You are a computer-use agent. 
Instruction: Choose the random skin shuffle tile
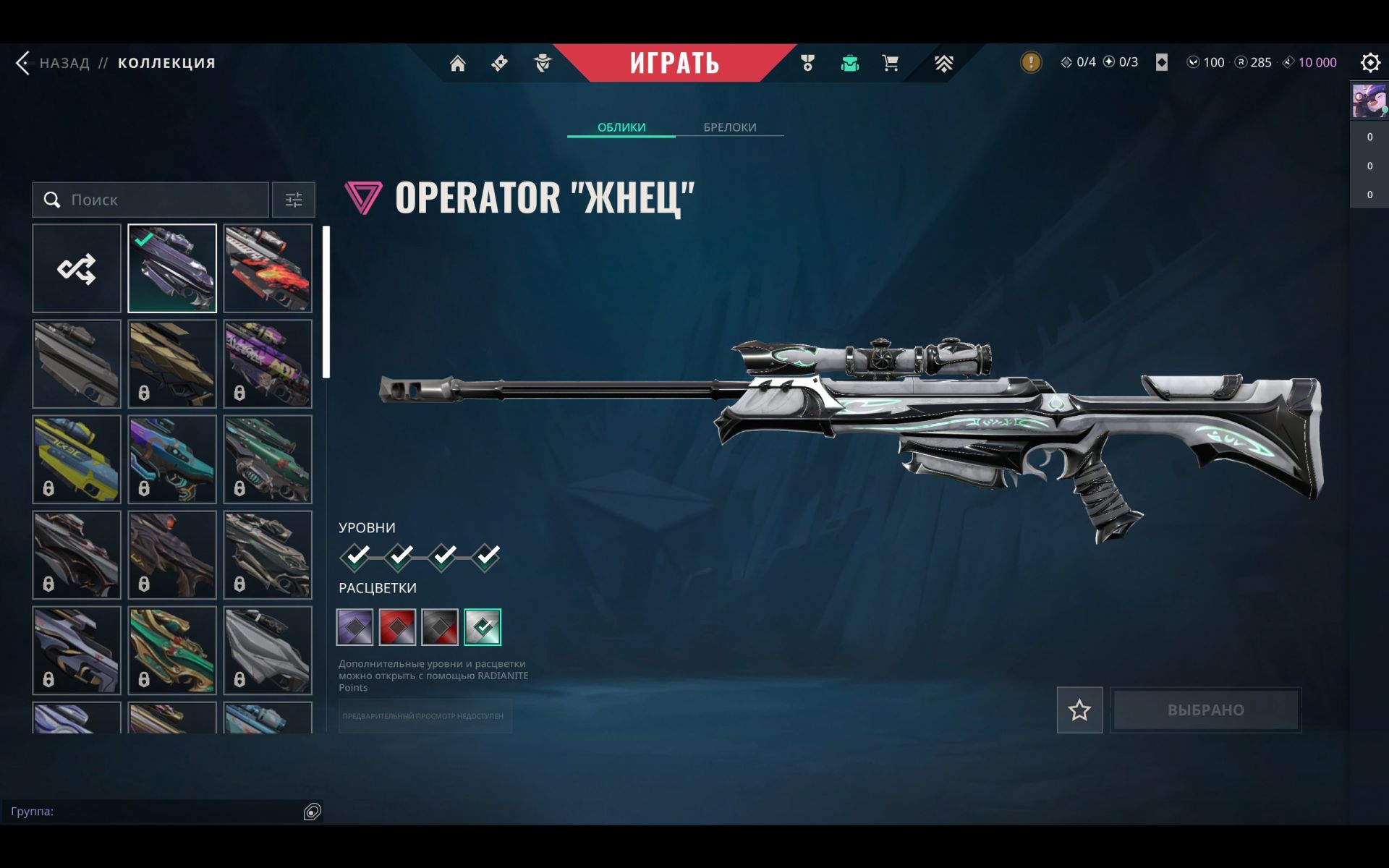[77, 268]
